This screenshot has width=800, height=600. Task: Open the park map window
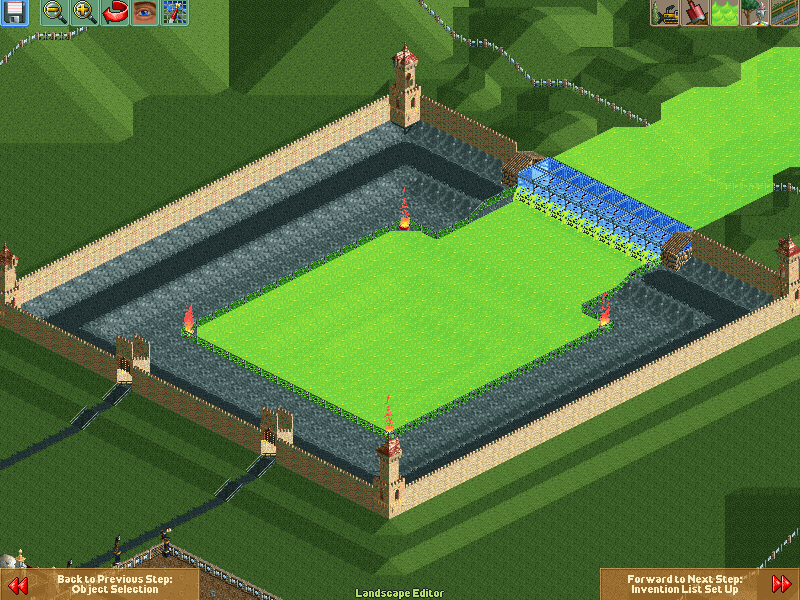pyautogui.click(x=175, y=13)
